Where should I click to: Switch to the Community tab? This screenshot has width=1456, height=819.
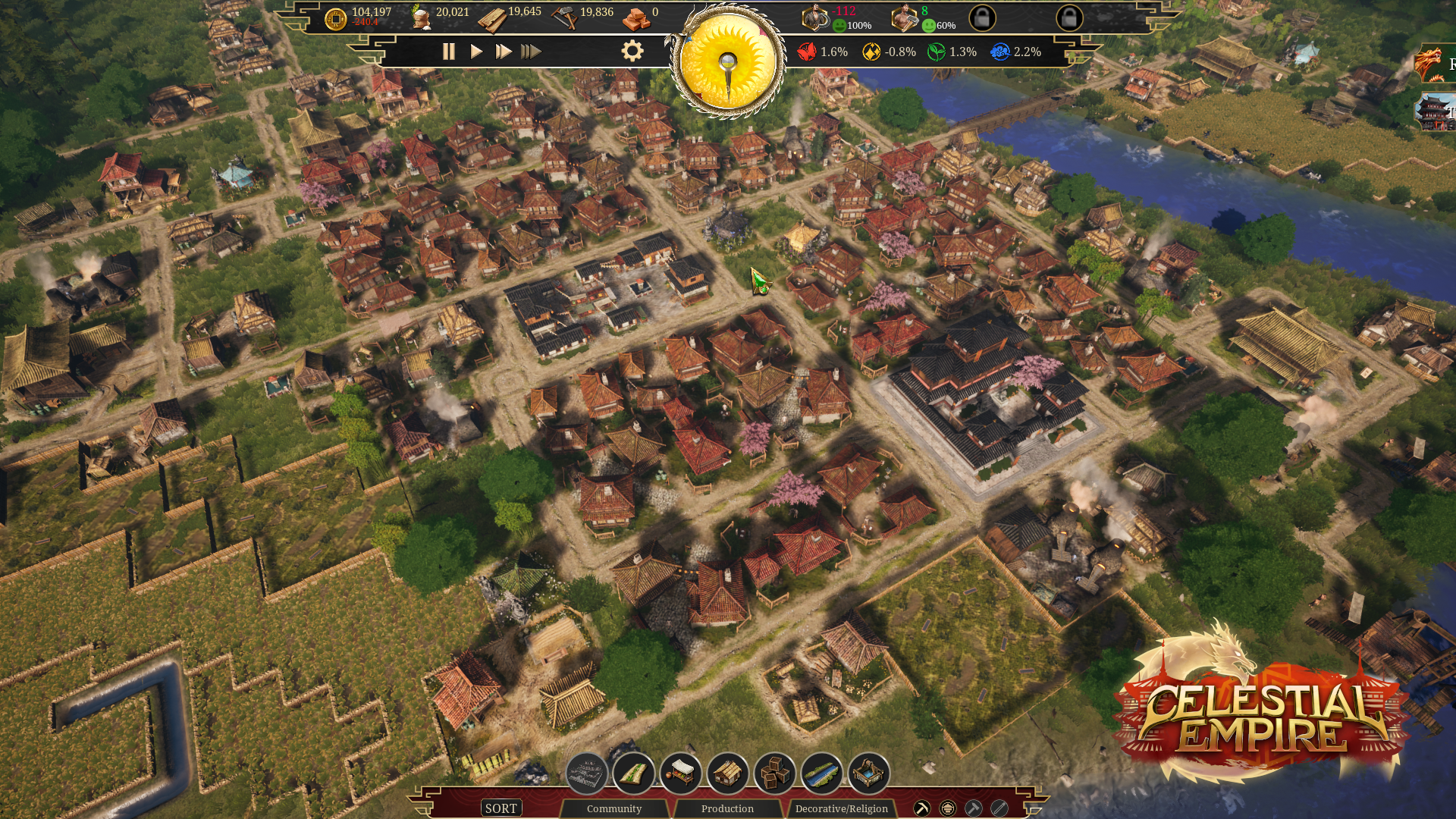[613, 808]
